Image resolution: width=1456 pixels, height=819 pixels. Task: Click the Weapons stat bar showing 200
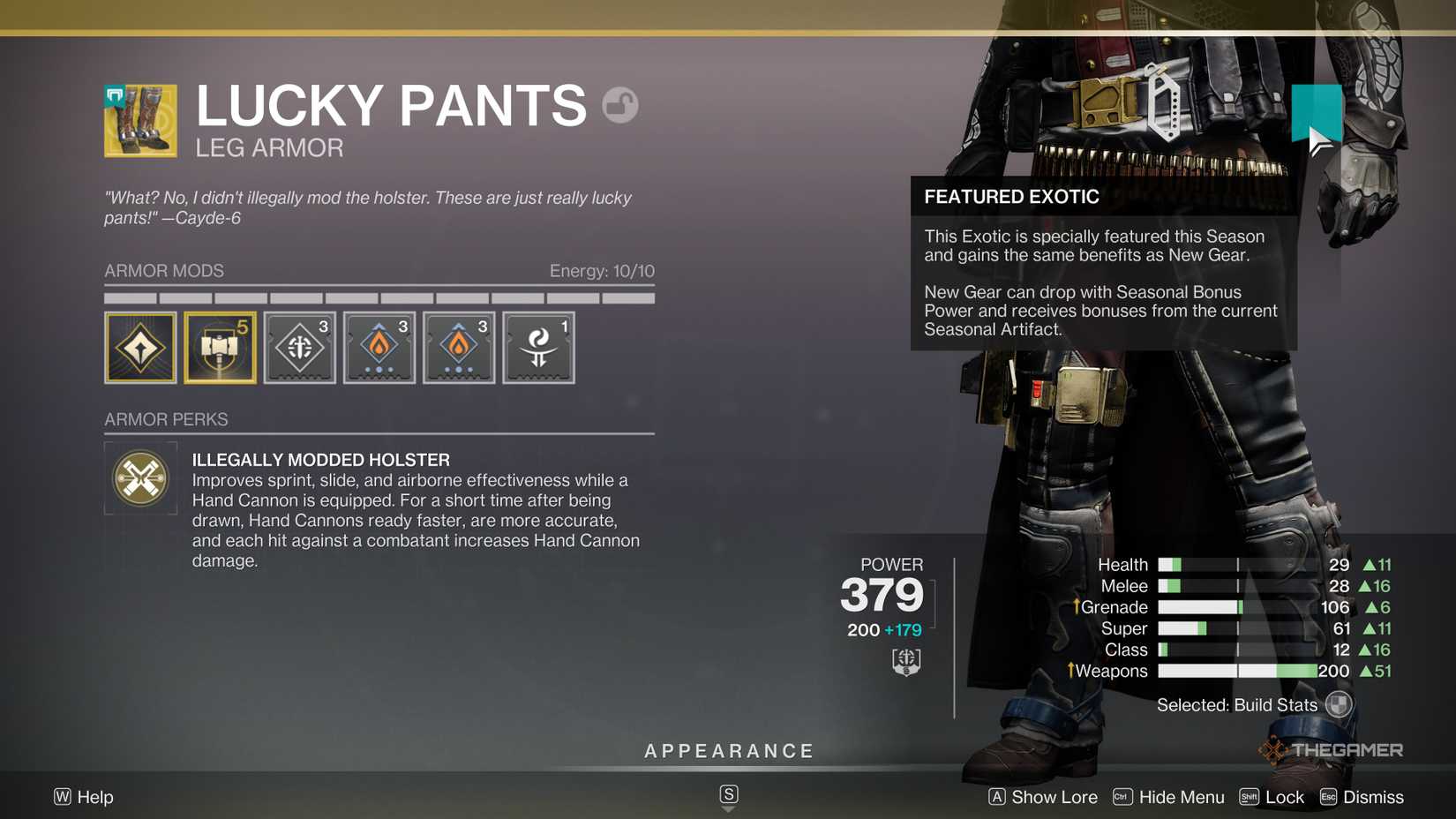(x=1235, y=671)
